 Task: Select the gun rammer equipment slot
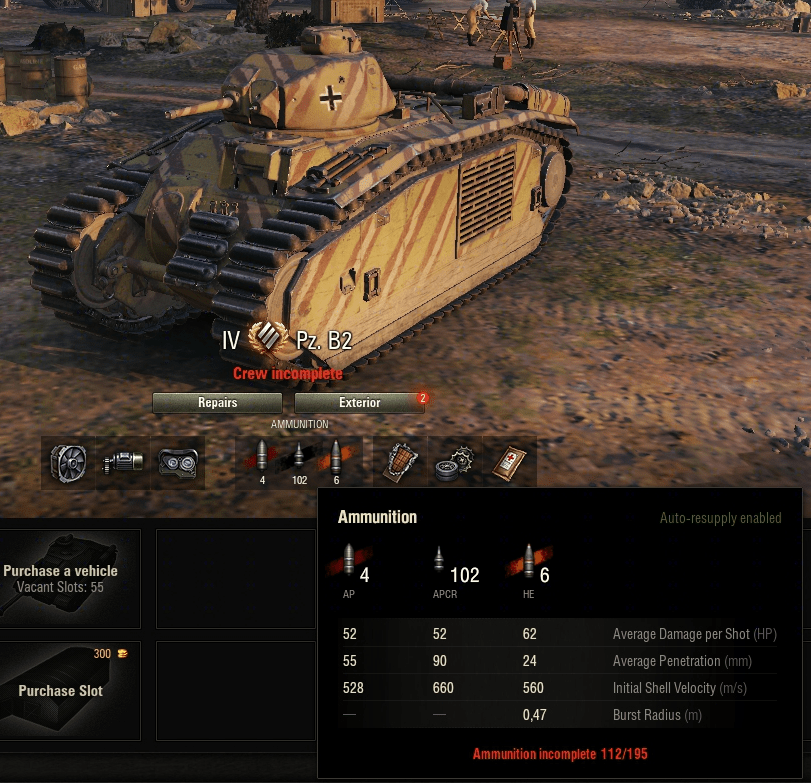coord(123,462)
